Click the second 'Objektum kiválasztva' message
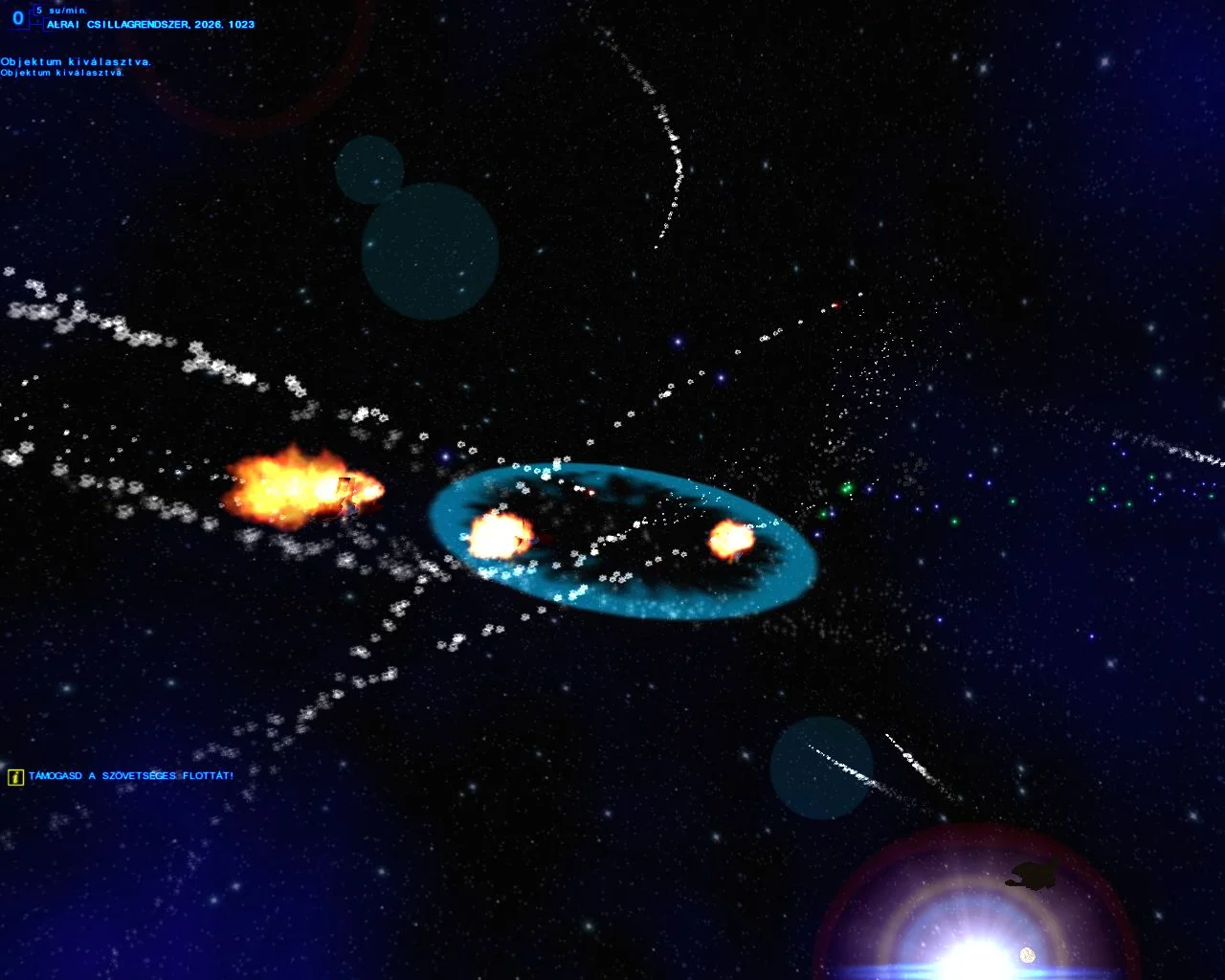 pos(62,72)
